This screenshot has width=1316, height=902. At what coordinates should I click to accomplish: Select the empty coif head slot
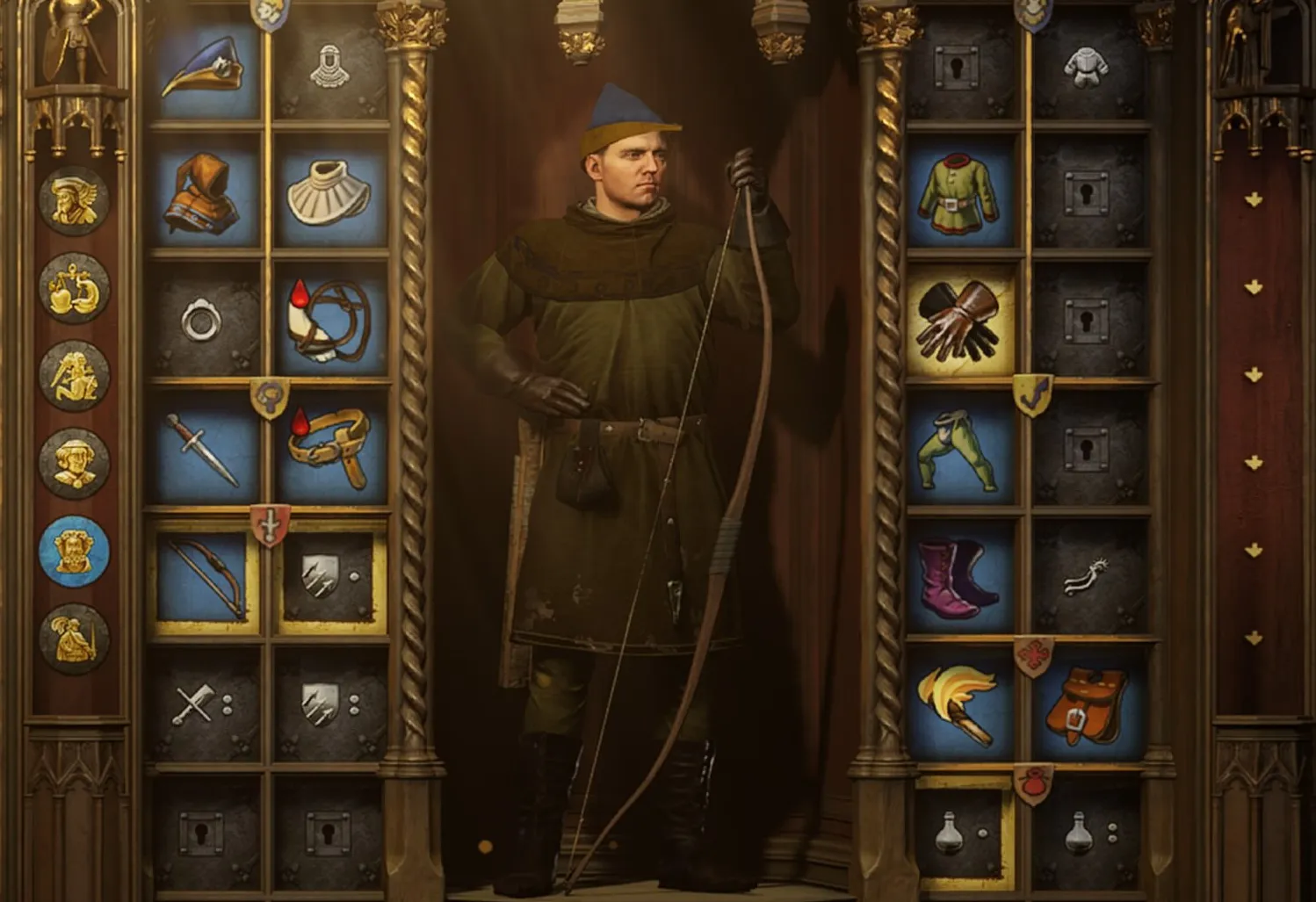coord(330,67)
